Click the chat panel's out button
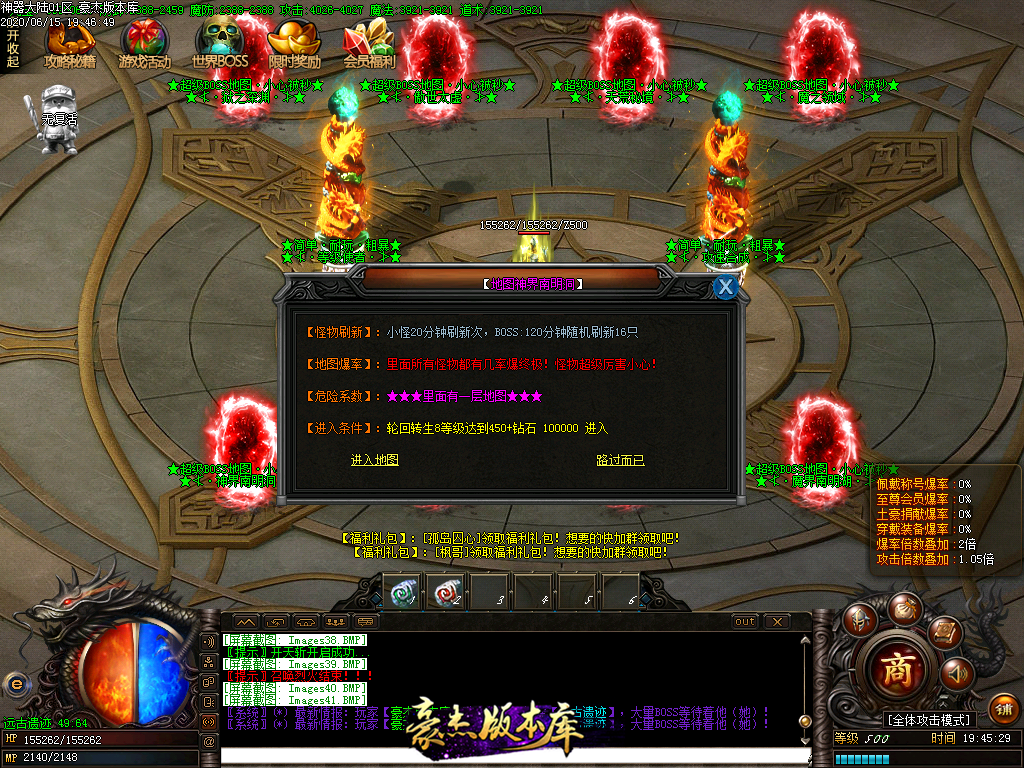The height and width of the screenshot is (768, 1024). 745,621
